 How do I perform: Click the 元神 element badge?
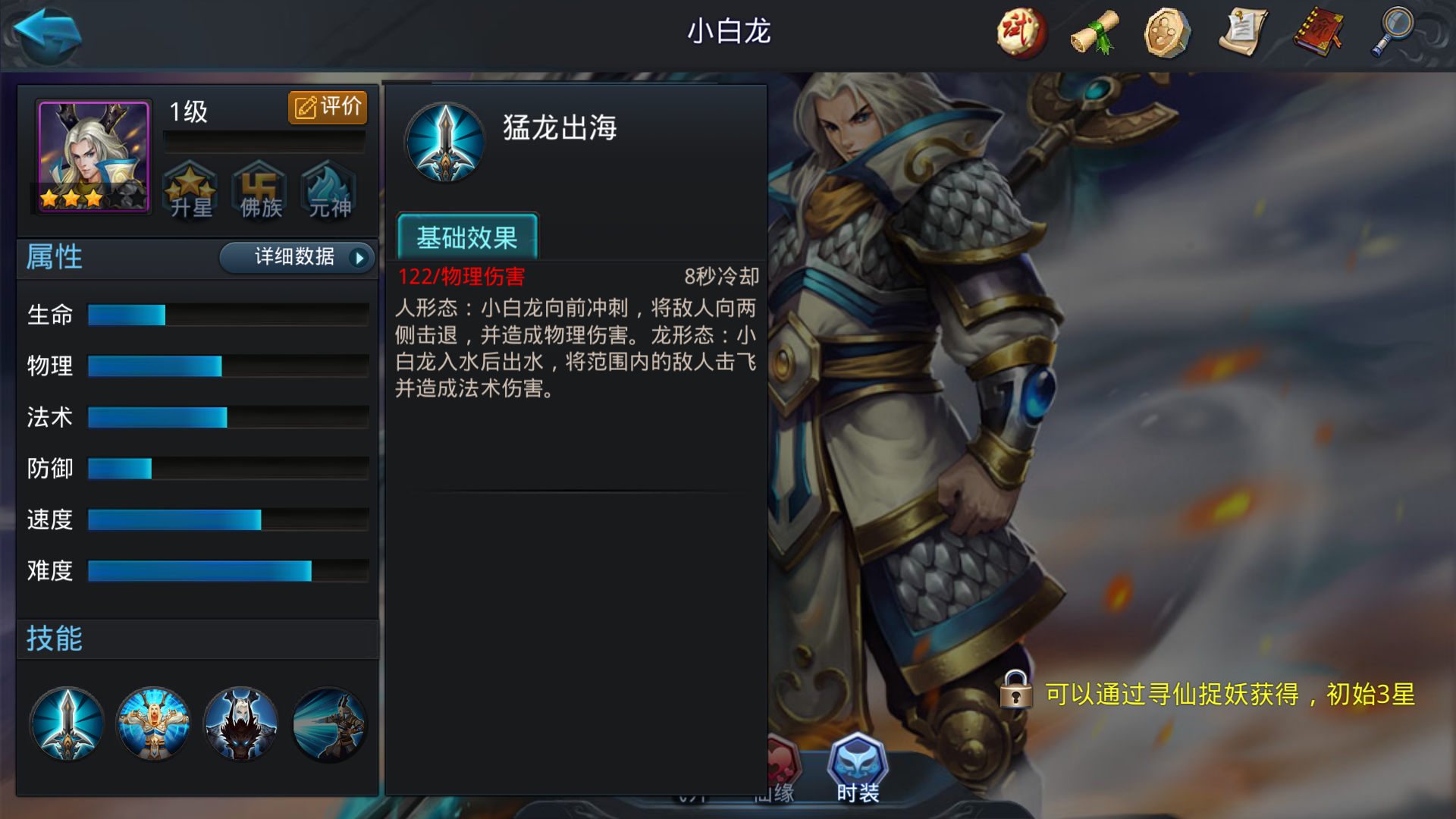[x=328, y=191]
